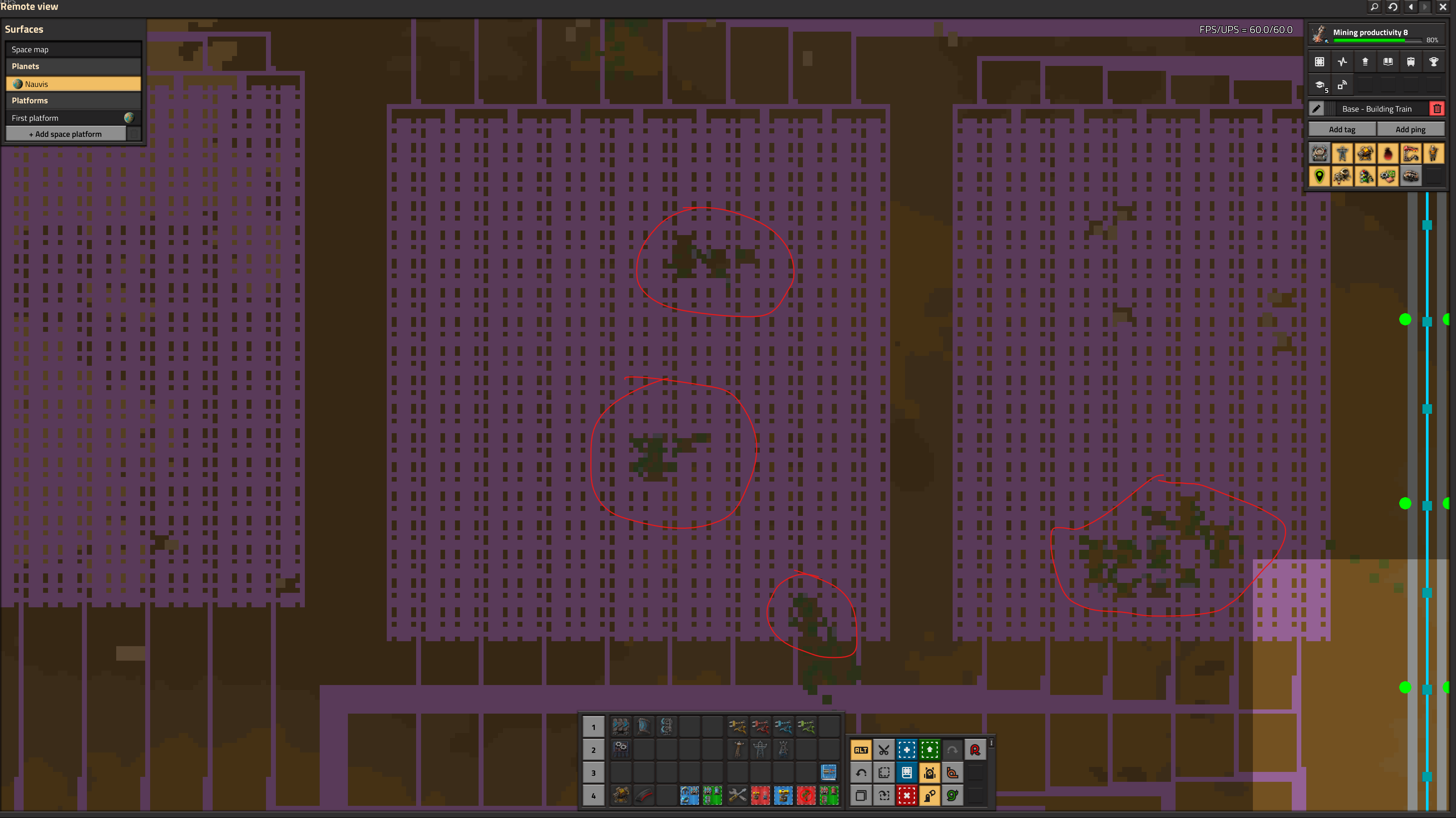The height and width of the screenshot is (818, 1456).
Task: Open the production statistics panel
Action: pos(1343,61)
